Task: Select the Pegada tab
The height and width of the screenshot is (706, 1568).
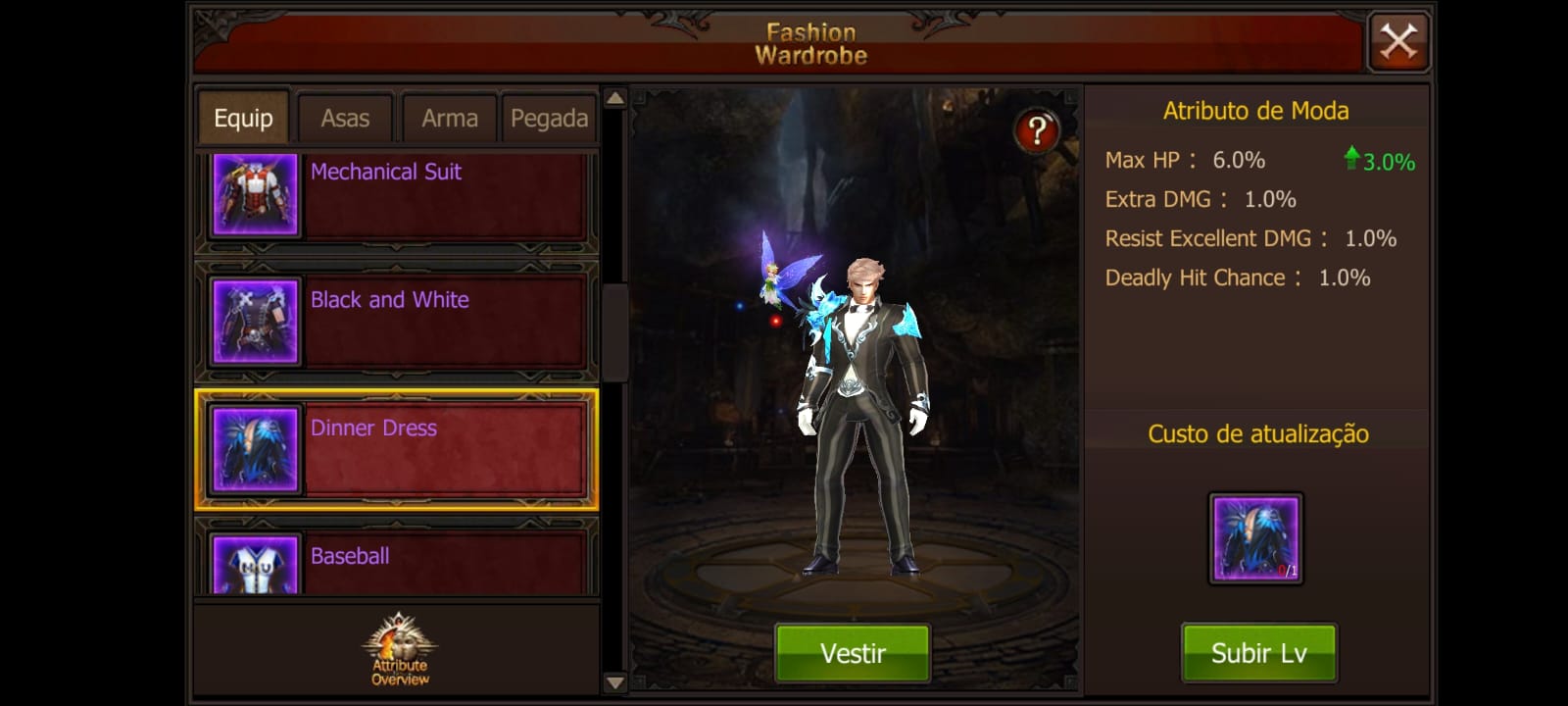Action: click(549, 119)
